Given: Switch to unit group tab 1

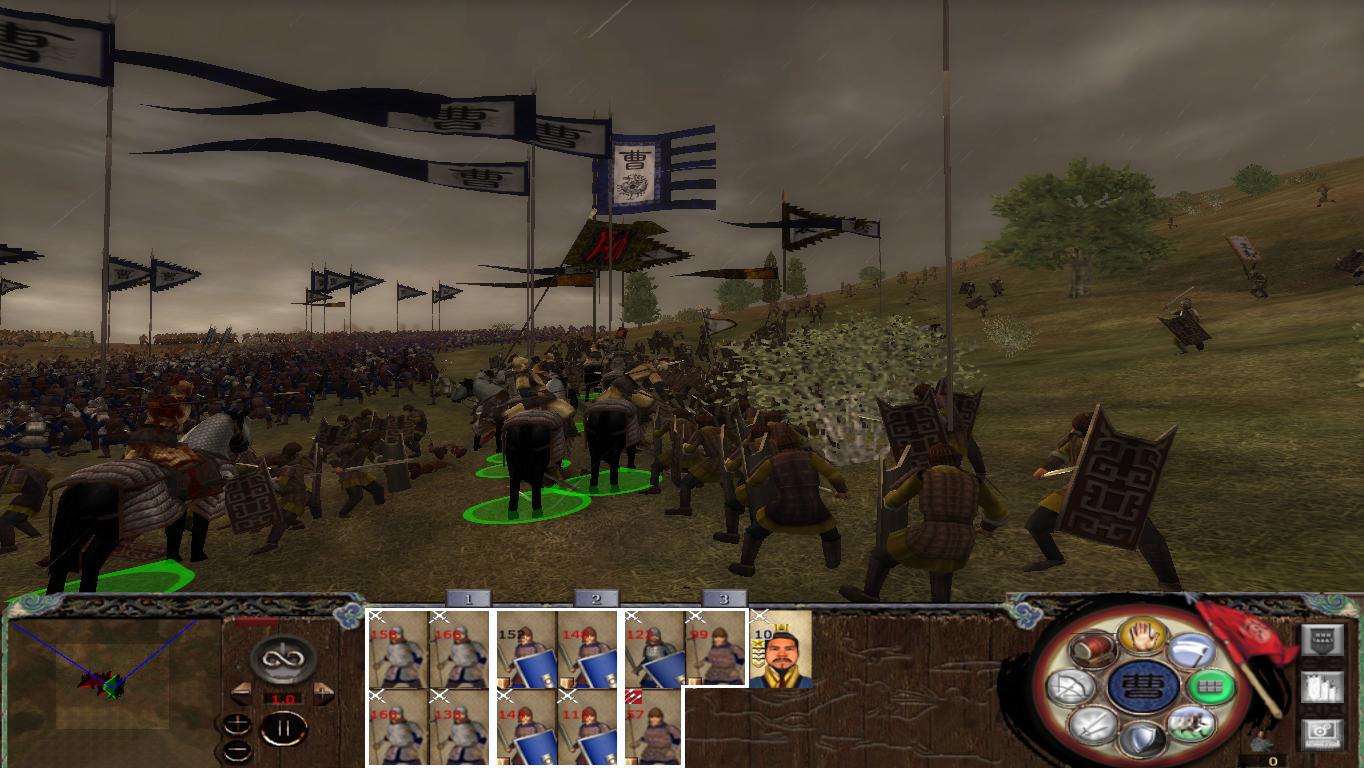Looking at the screenshot, I should [x=466, y=600].
